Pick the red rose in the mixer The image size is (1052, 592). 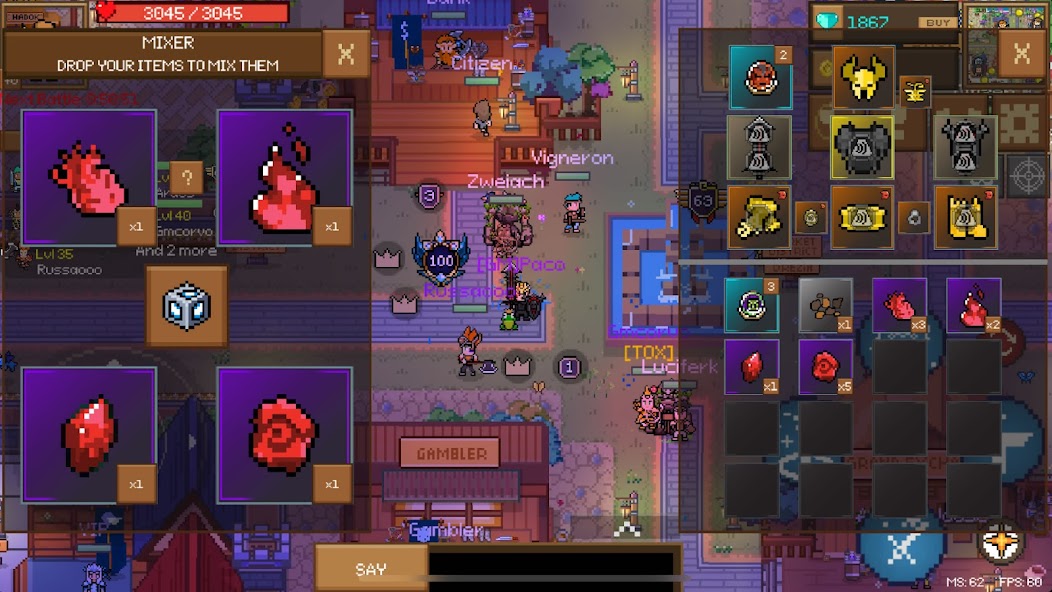pyautogui.click(x=284, y=435)
